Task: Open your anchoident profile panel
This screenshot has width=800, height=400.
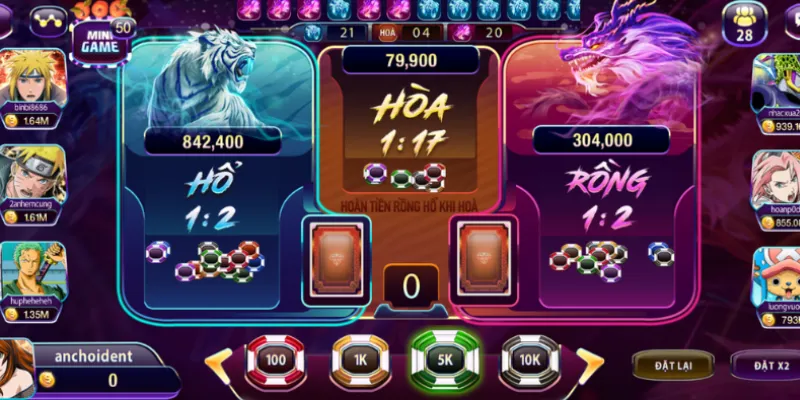Action: pyautogui.click(x=80, y=367)
